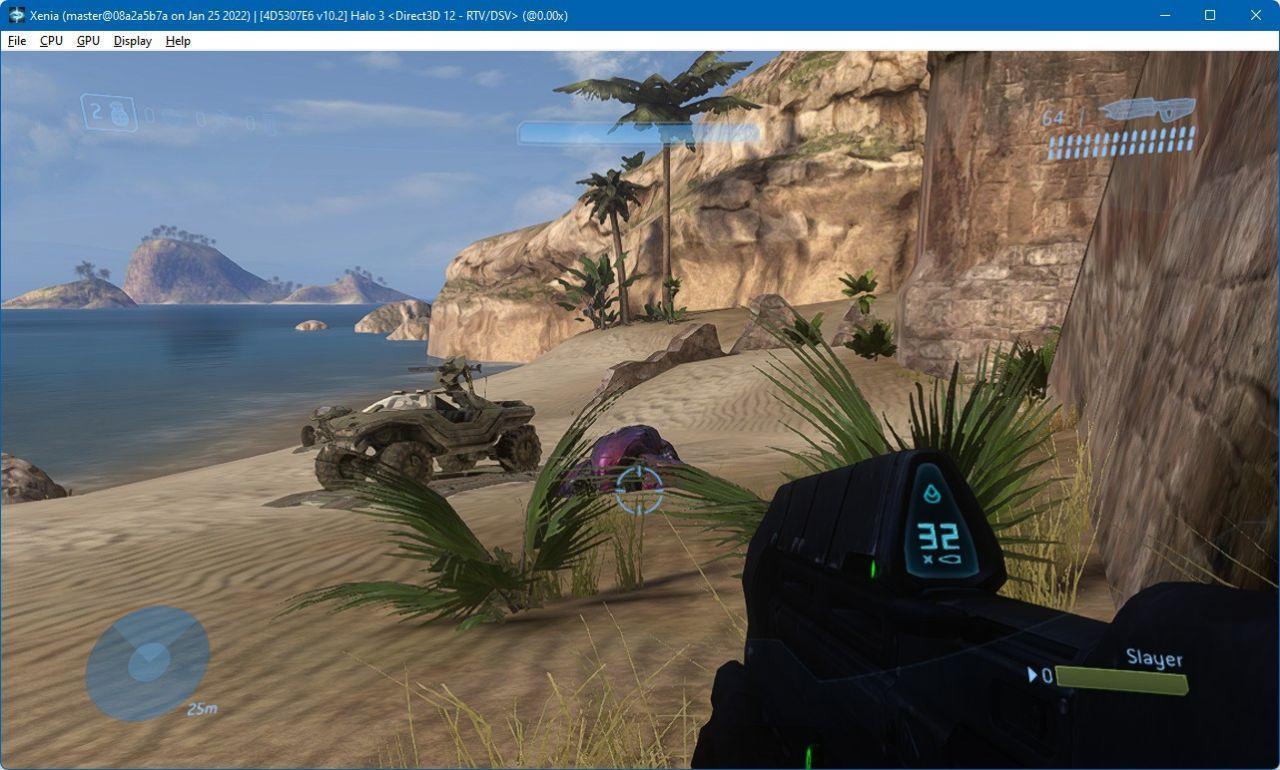
Task: Open the File menu
Action: (x=17, y=41)
